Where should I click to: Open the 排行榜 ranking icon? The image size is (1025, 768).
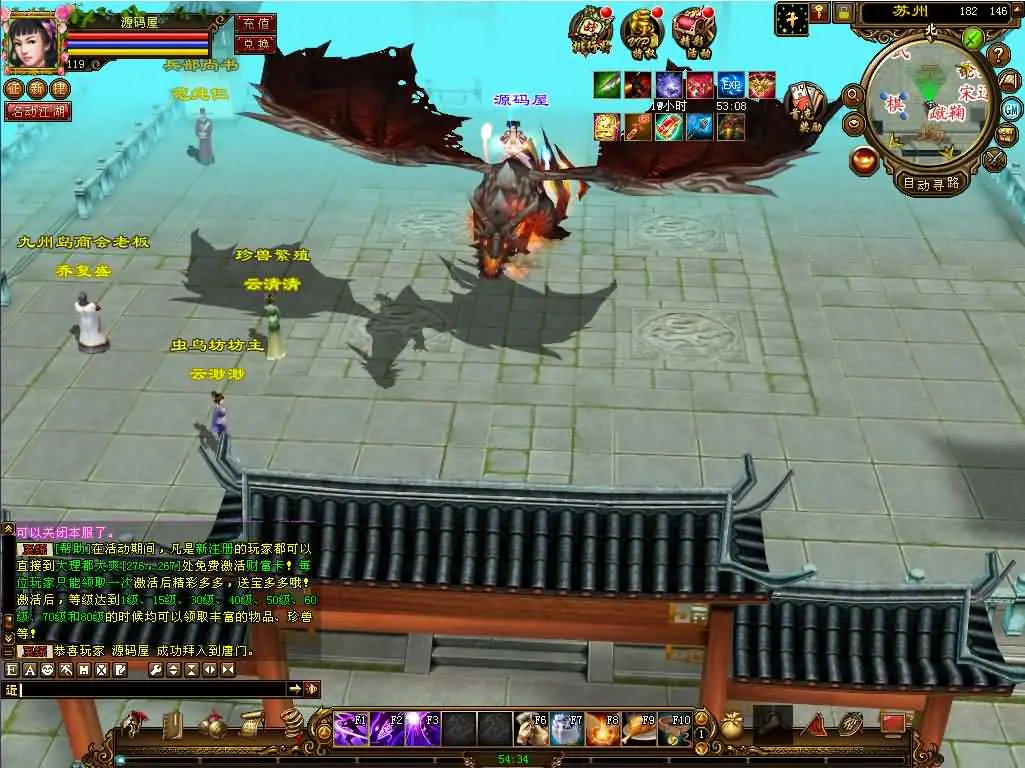pyautogui.click(x=592, y=29)
